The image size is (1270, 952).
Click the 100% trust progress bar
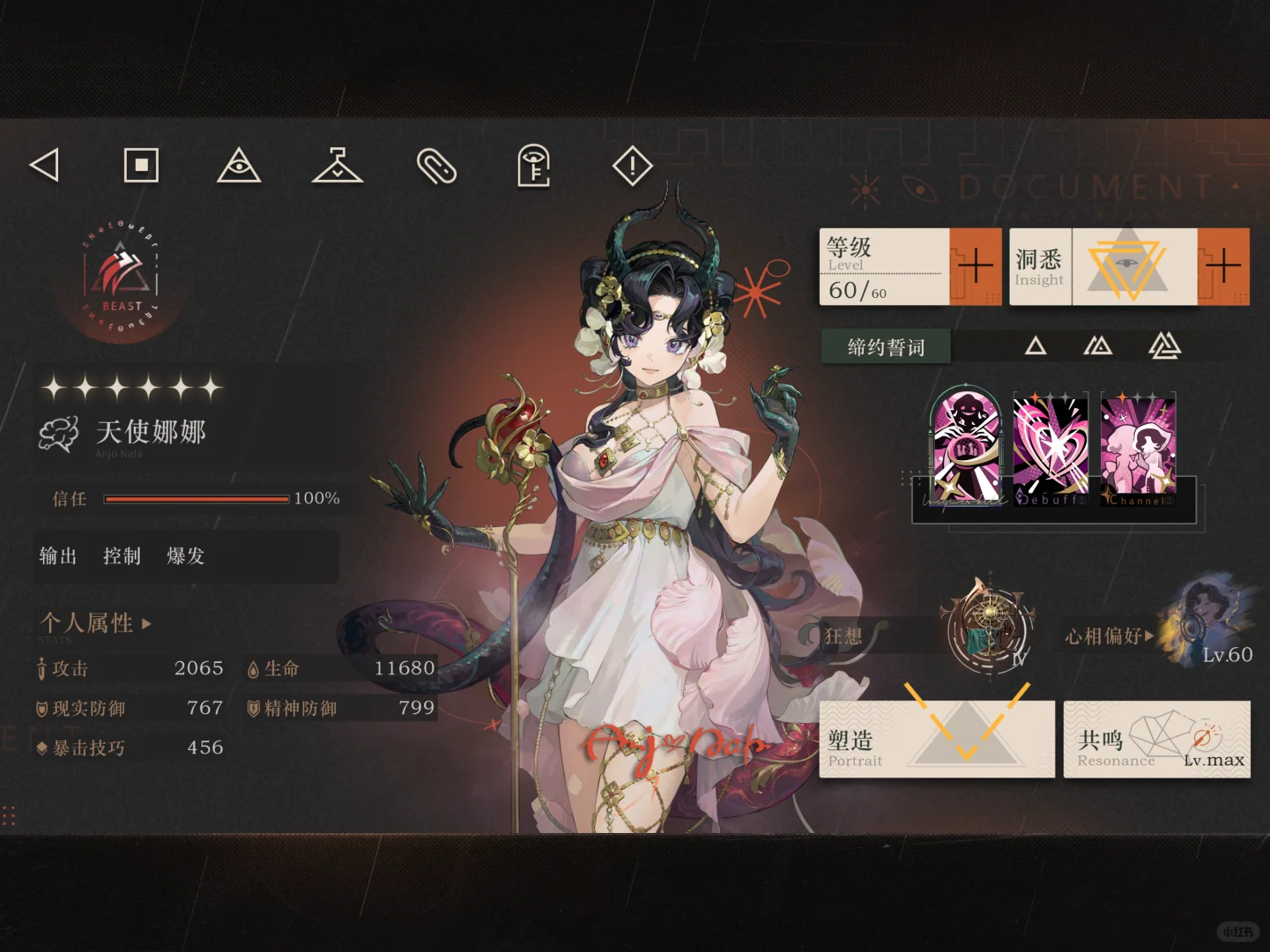coord(197,498)
